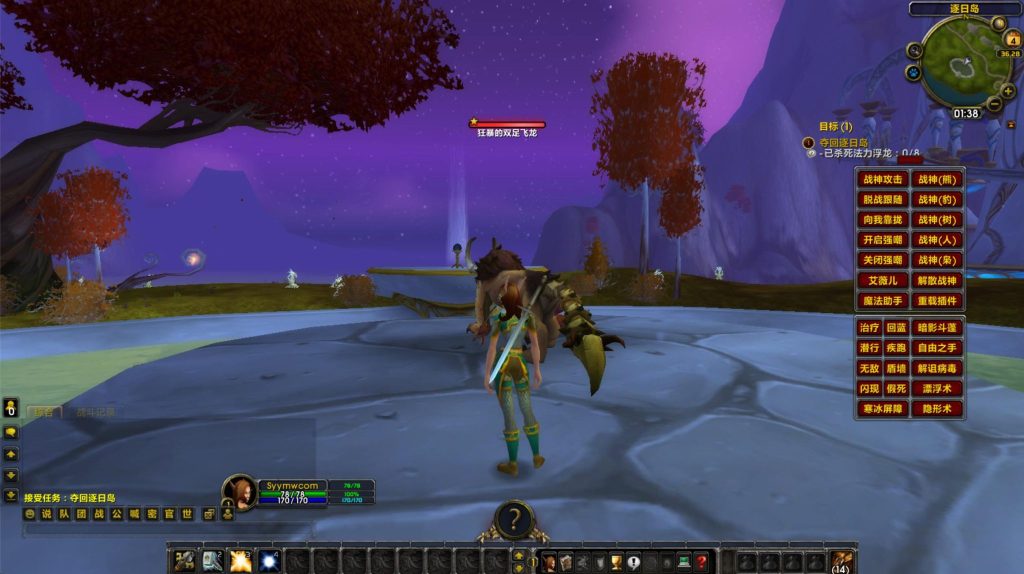Select the Syymwcom player portrait

(x=240, y=491)
